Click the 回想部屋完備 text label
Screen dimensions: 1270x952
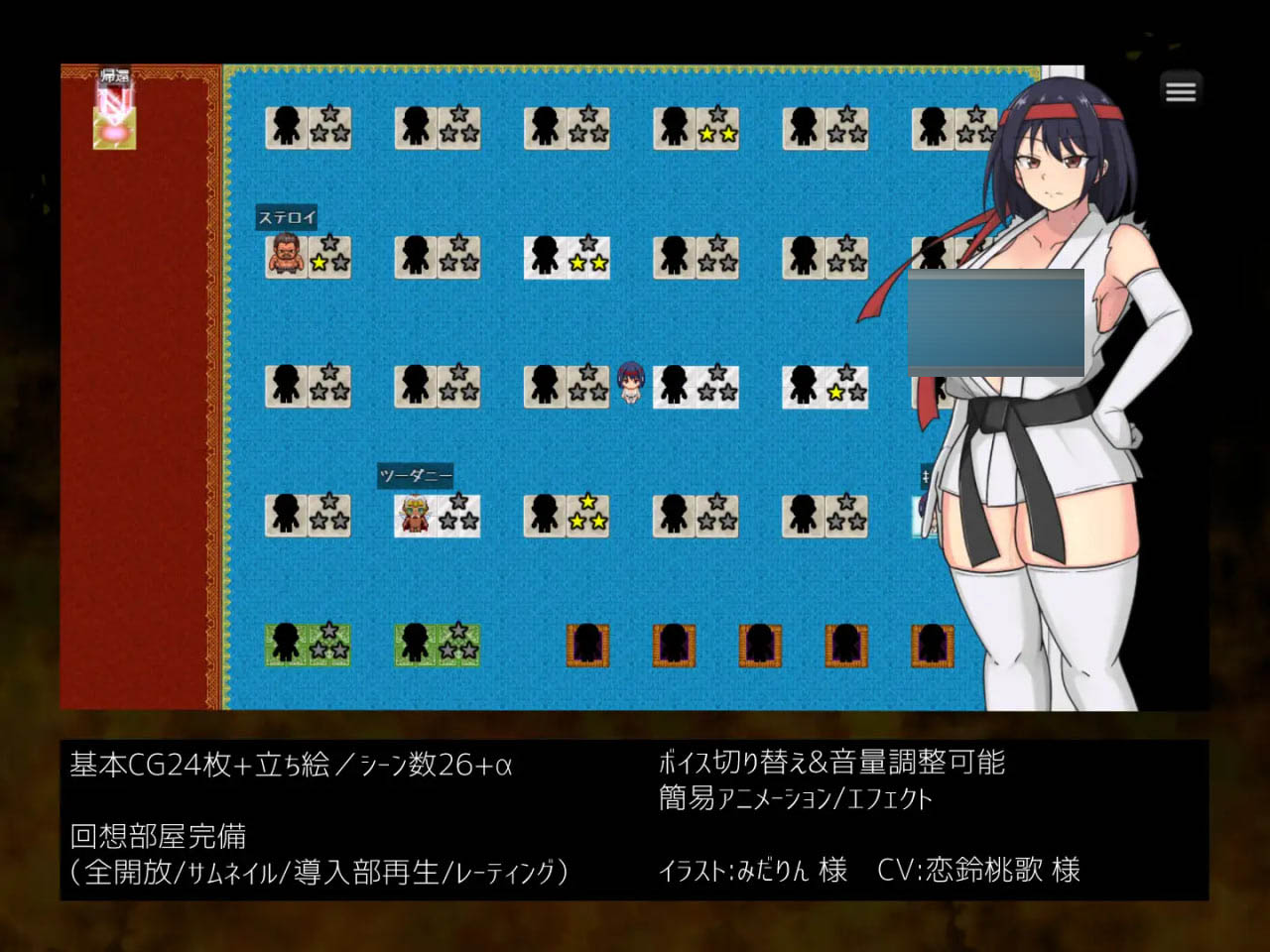157,837
